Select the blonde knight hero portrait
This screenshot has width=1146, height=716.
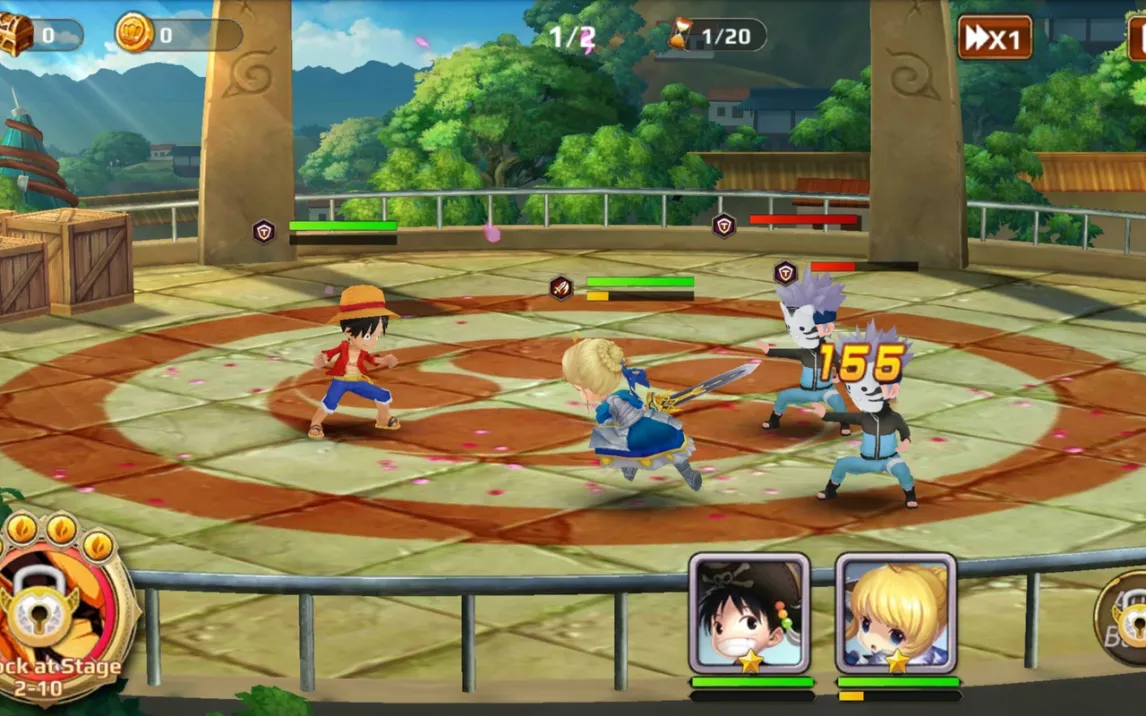click(x=896, y=612)
